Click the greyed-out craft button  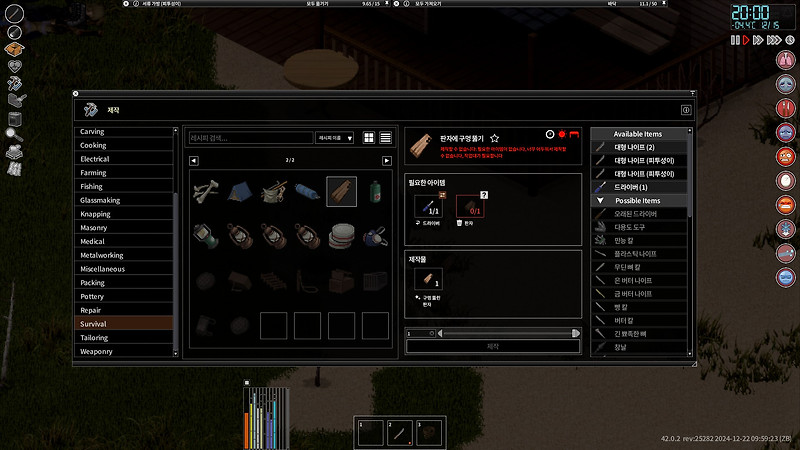pos(492,346)
